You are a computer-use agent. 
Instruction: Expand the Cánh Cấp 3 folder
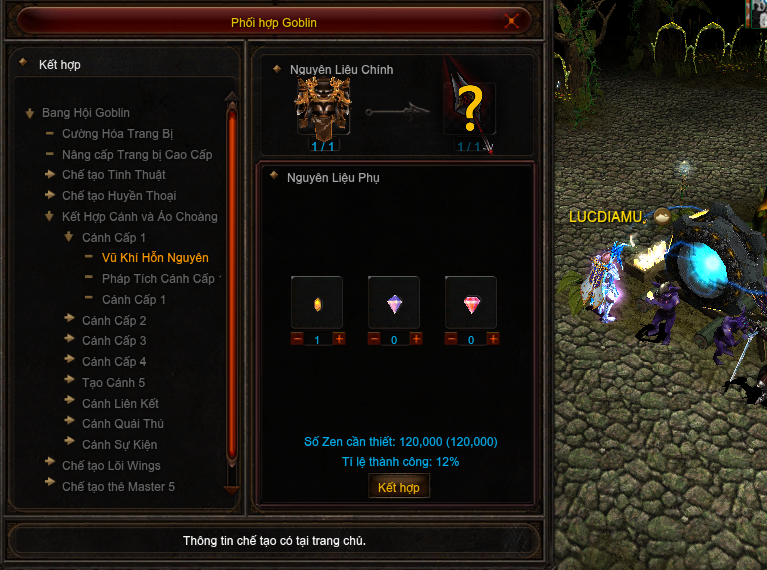click(x=114, y=341)
